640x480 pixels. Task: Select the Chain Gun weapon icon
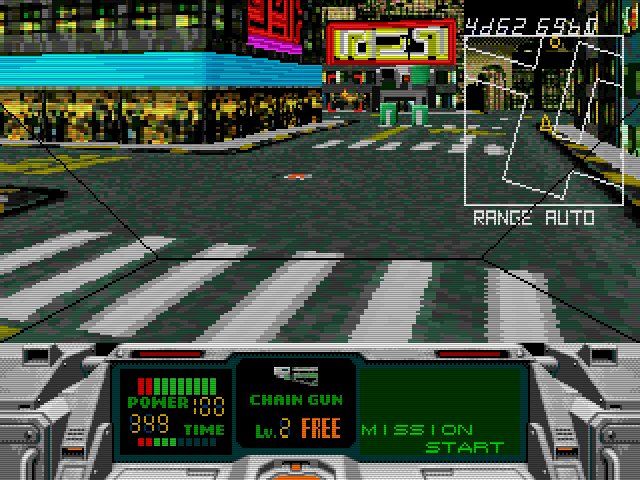[297, 376]
